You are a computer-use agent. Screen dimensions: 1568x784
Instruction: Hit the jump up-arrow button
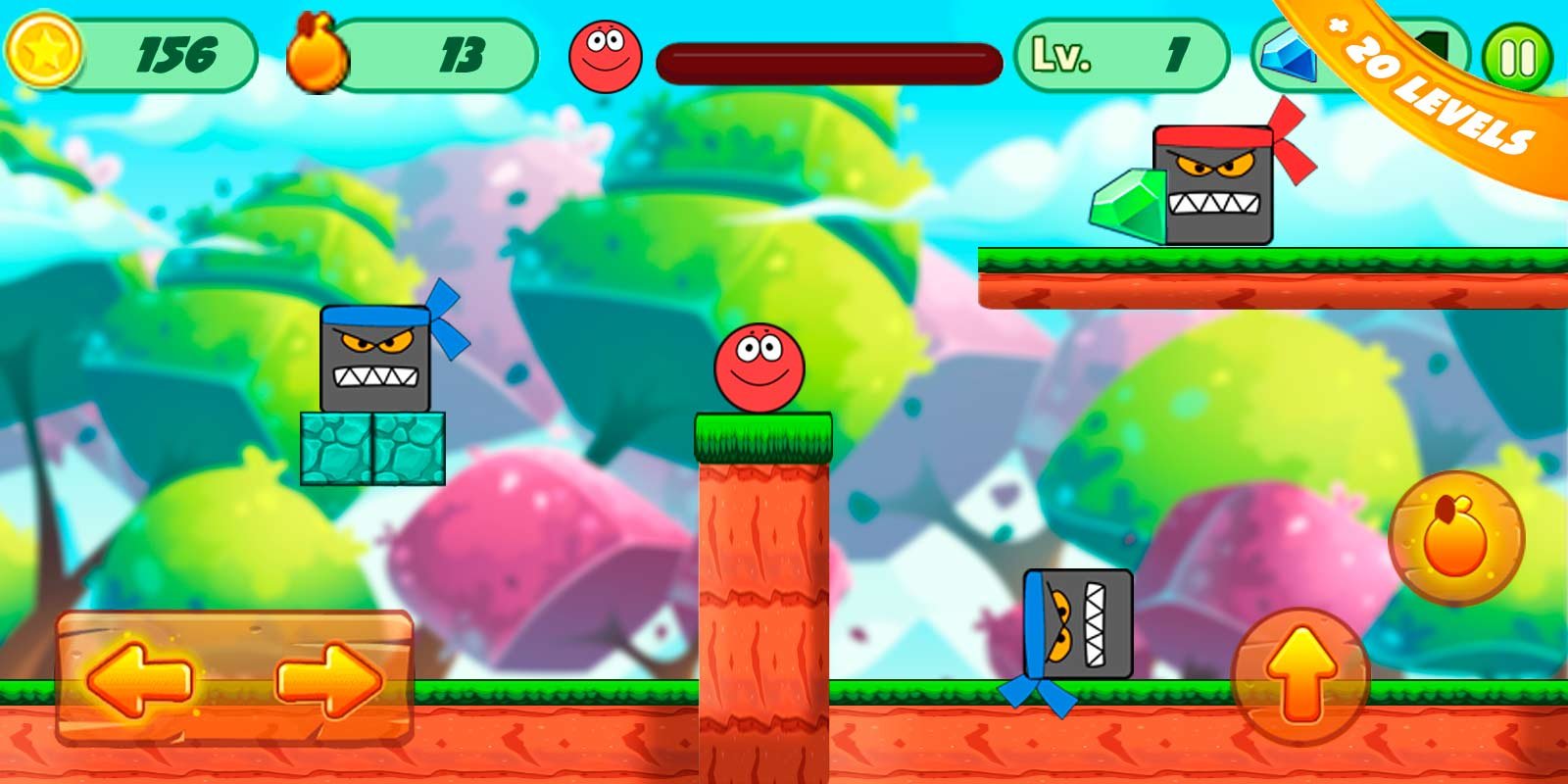[1300, 674]
